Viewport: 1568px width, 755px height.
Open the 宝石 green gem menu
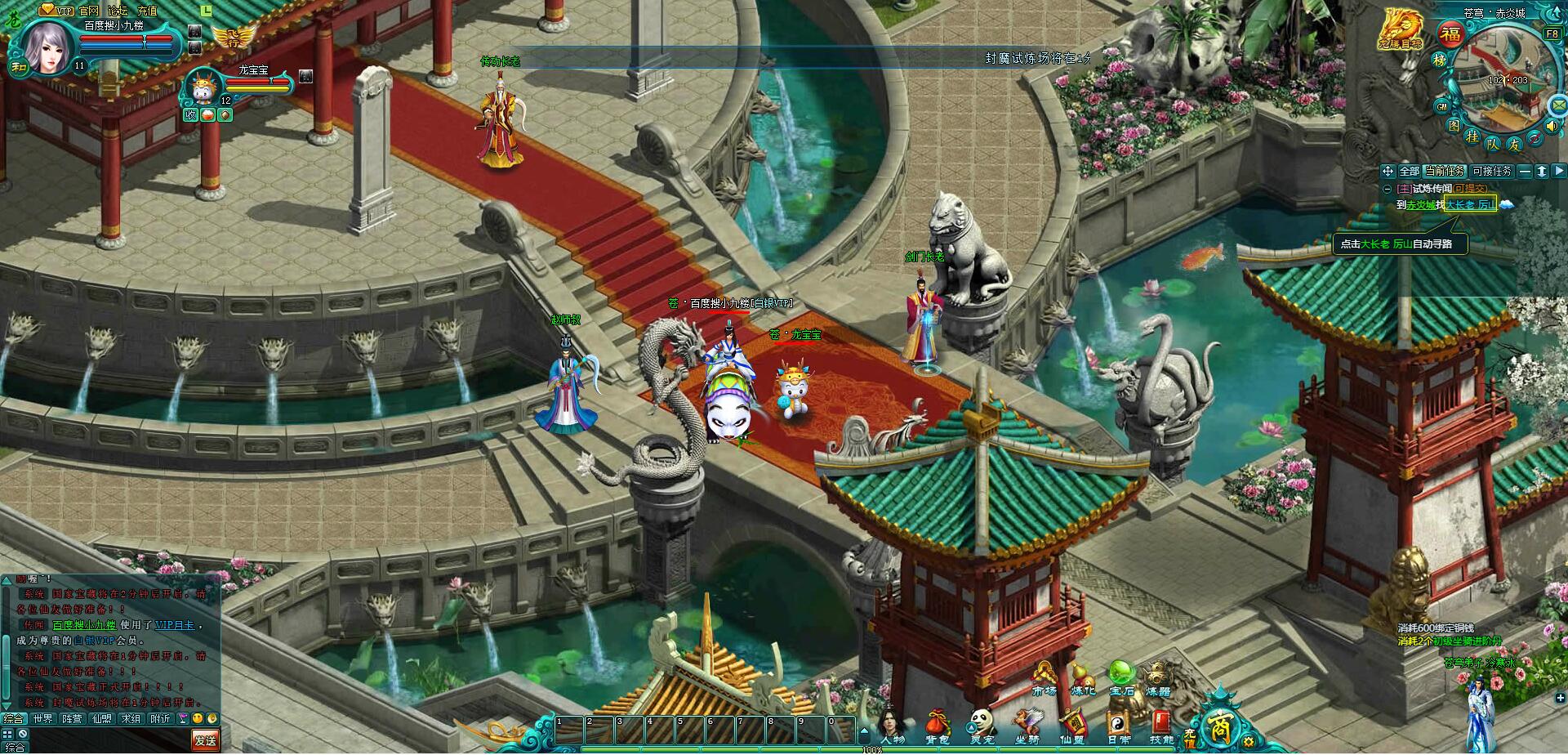1121,679
